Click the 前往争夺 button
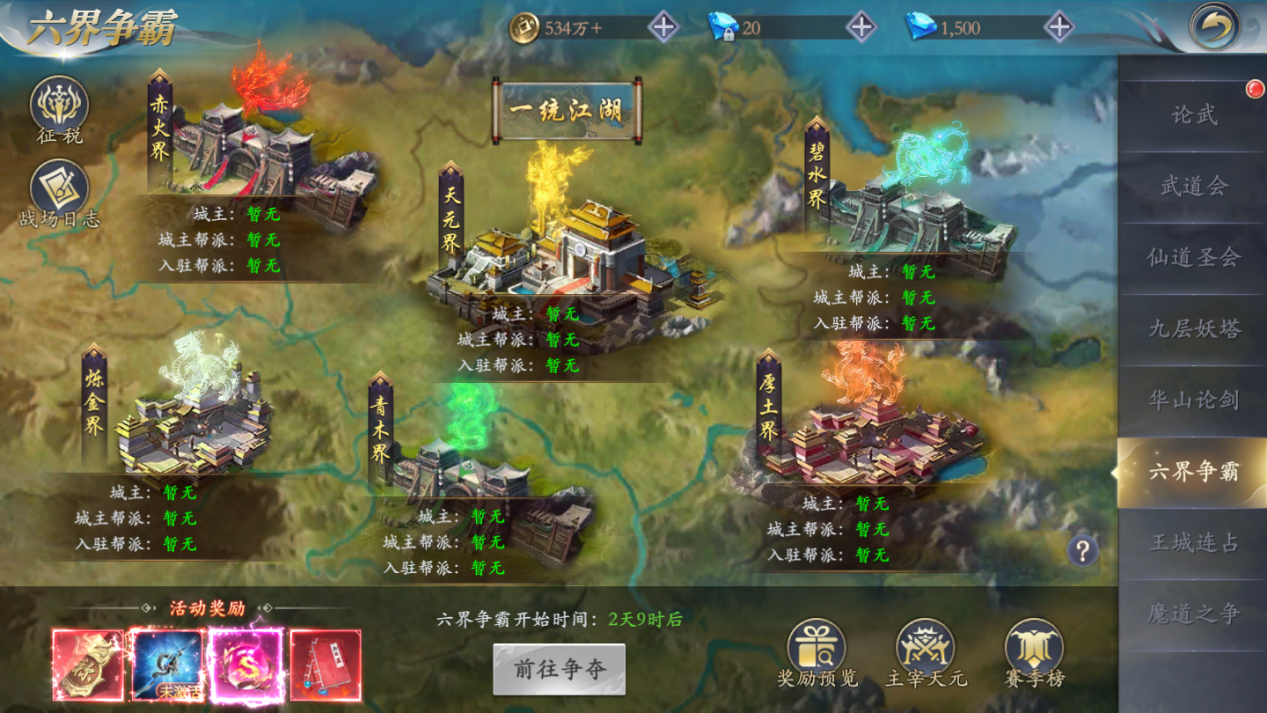The image size is (1267, 713). 559,669
